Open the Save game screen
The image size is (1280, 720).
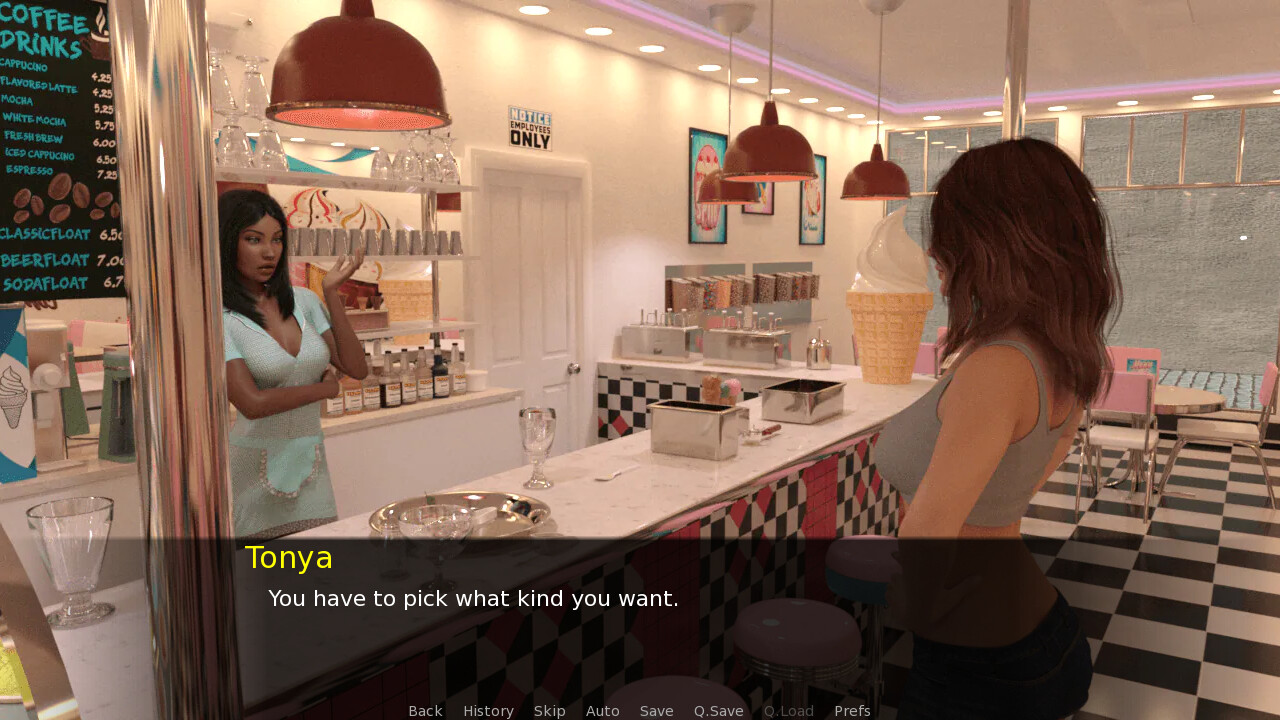(x=656, y=711)
